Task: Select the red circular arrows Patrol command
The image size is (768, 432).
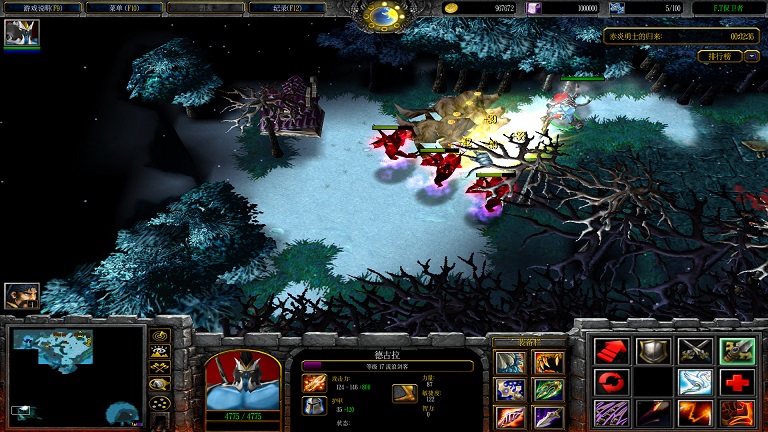Action: (608, 381)
